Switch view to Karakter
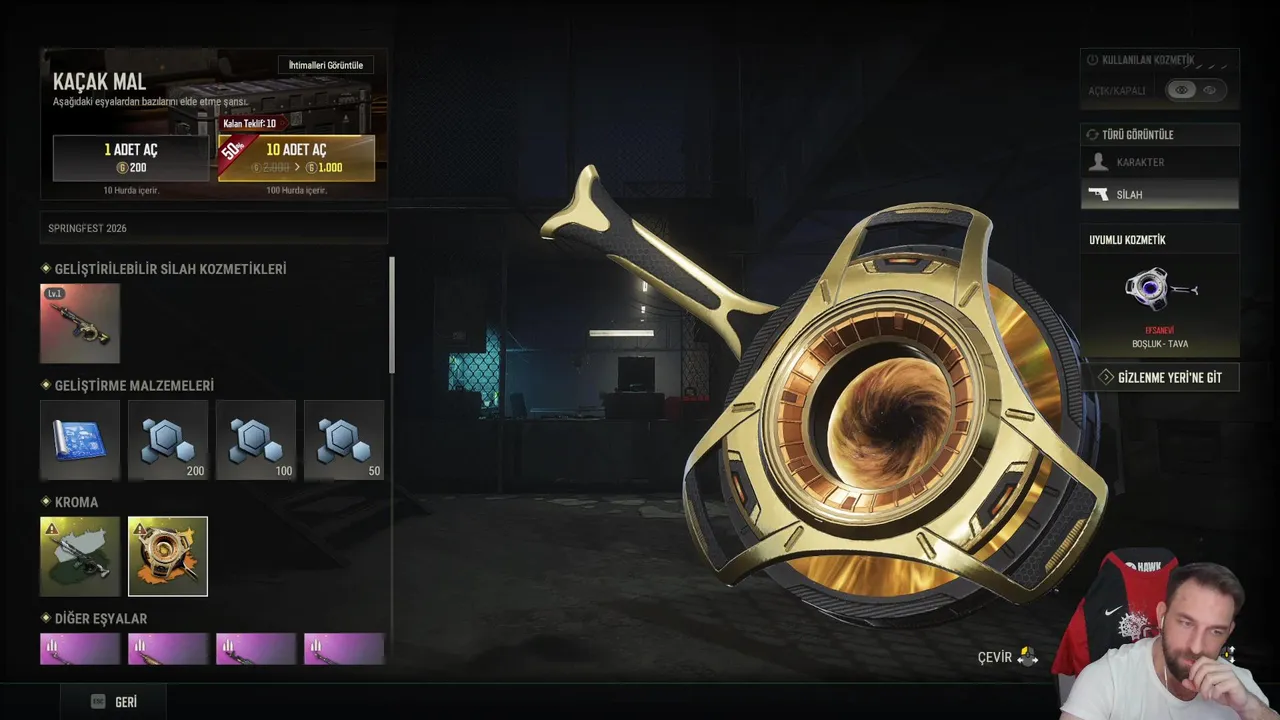The image size is (1280, 720). 1160,162
